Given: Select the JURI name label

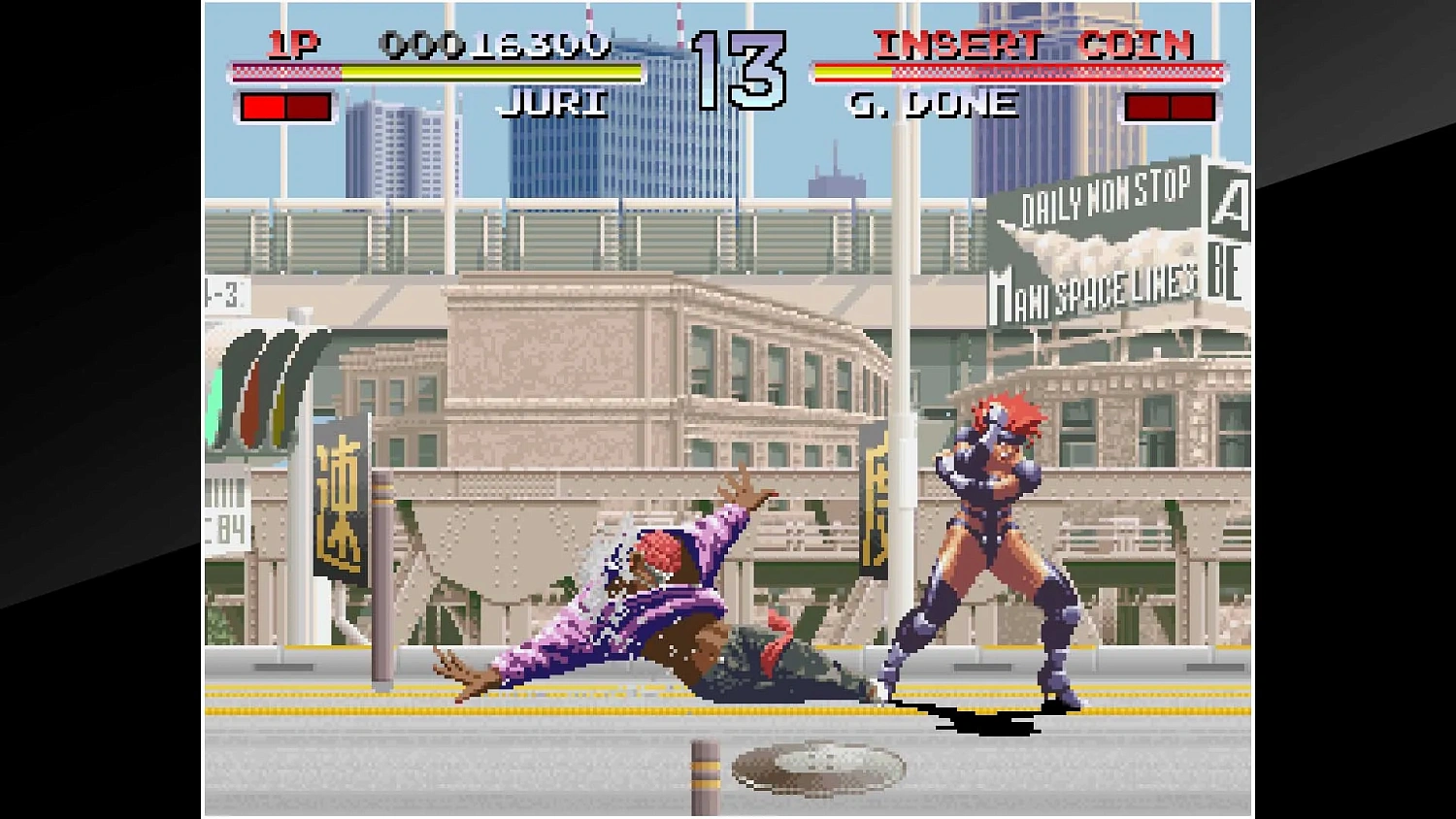Looking at the screenshot, I should click(x=555, y=104).
